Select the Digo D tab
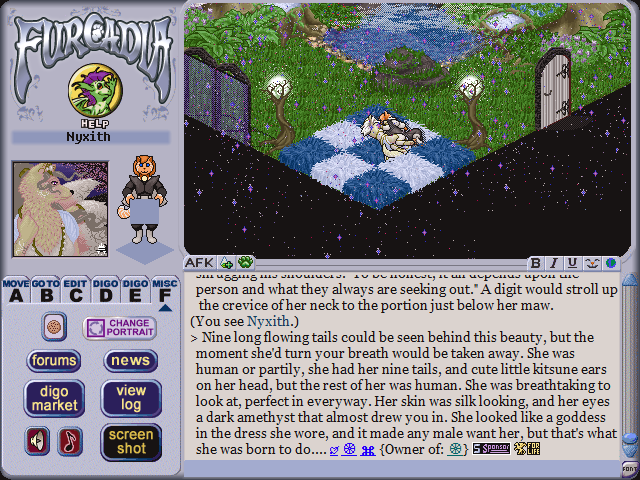 coord(105,290)
